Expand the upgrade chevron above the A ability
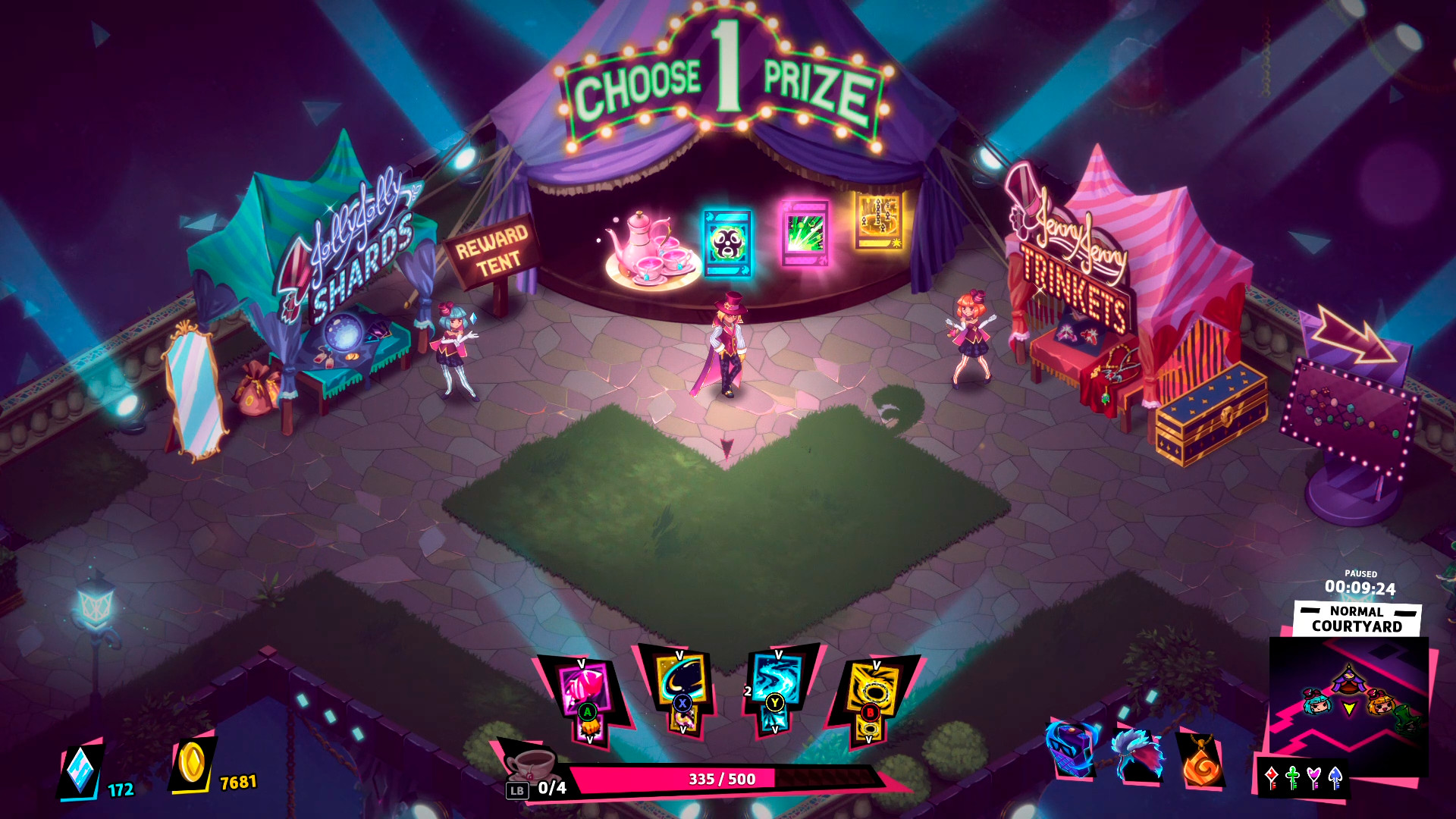 tap(582, 661)
